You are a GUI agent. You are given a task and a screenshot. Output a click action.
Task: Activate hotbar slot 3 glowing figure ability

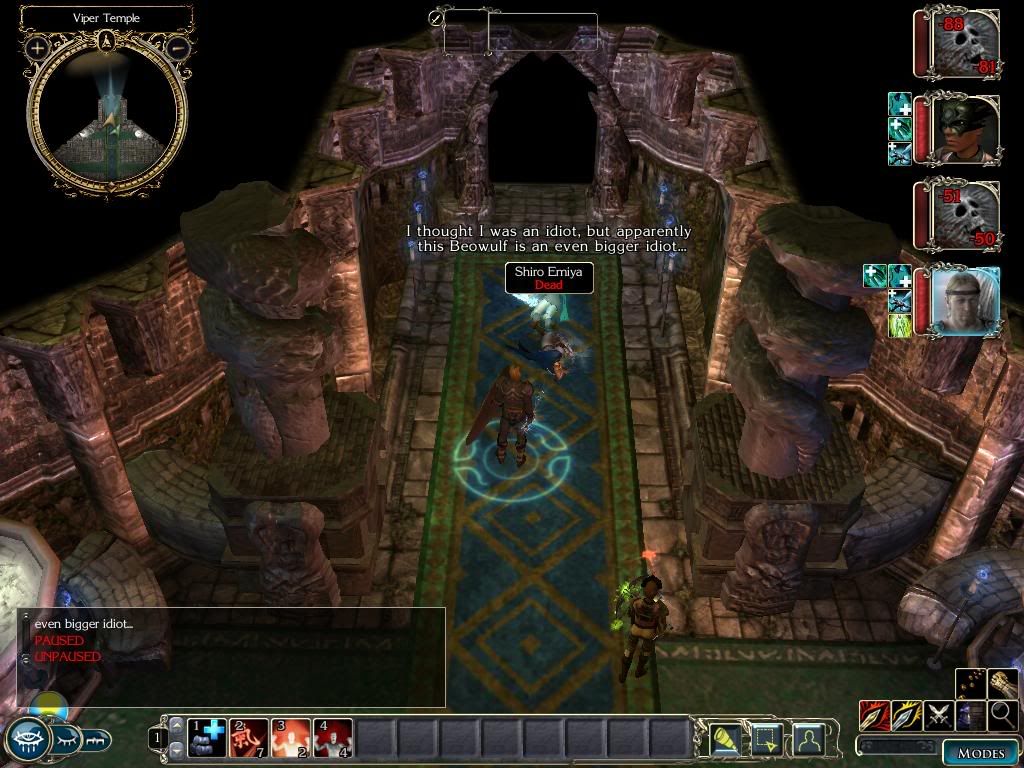point(291,739)
